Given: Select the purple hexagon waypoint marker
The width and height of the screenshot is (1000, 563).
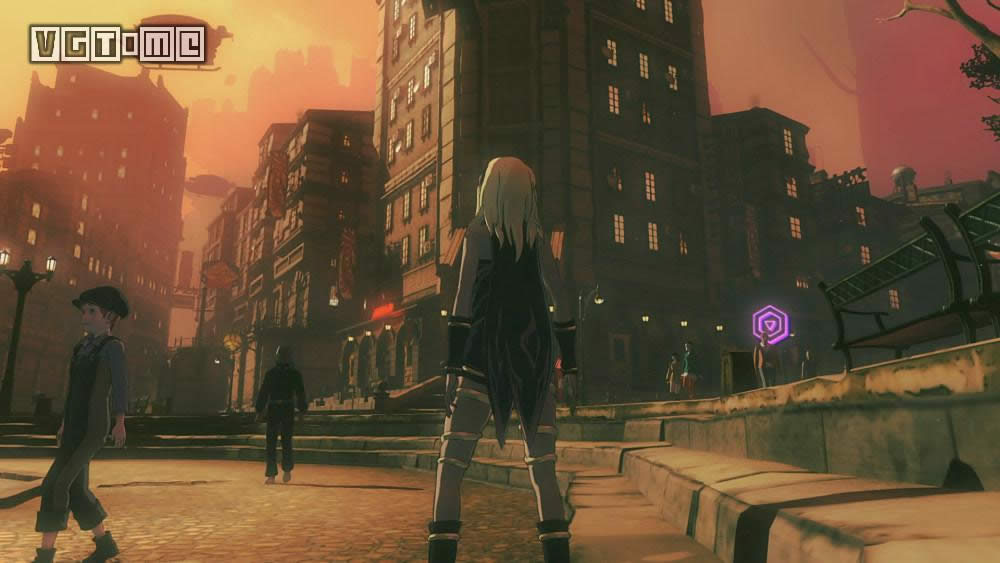Looking at the screenshot, I should 770,323.
